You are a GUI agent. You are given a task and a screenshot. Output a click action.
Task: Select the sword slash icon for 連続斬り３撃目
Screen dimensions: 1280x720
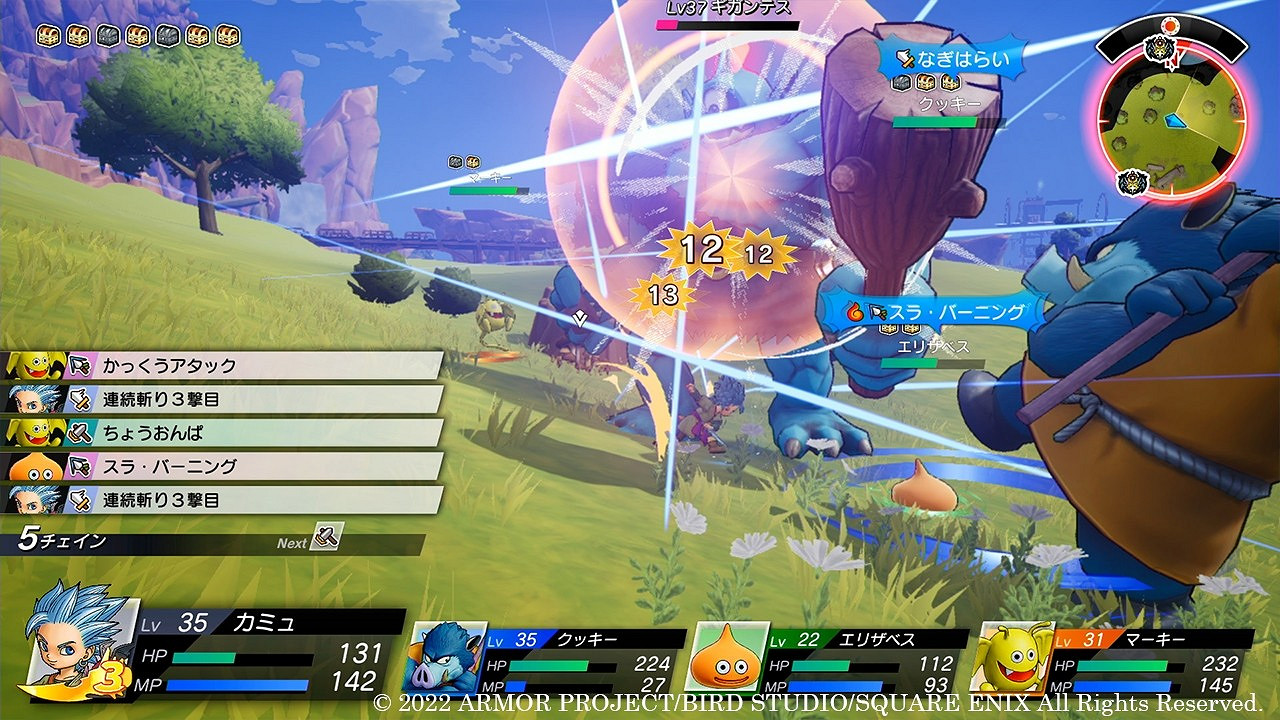[x=81, y=401]
